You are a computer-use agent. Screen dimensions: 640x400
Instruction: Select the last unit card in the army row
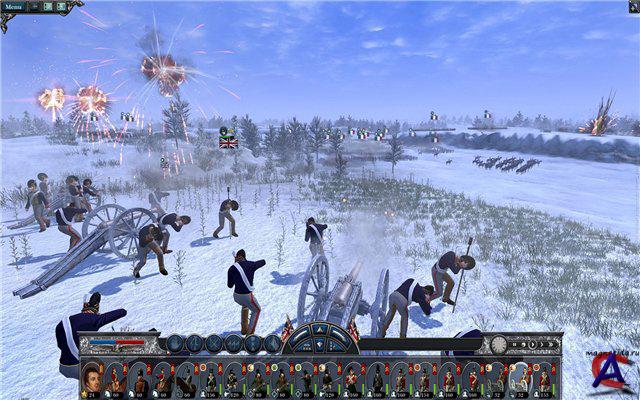(x=545, y=379)
